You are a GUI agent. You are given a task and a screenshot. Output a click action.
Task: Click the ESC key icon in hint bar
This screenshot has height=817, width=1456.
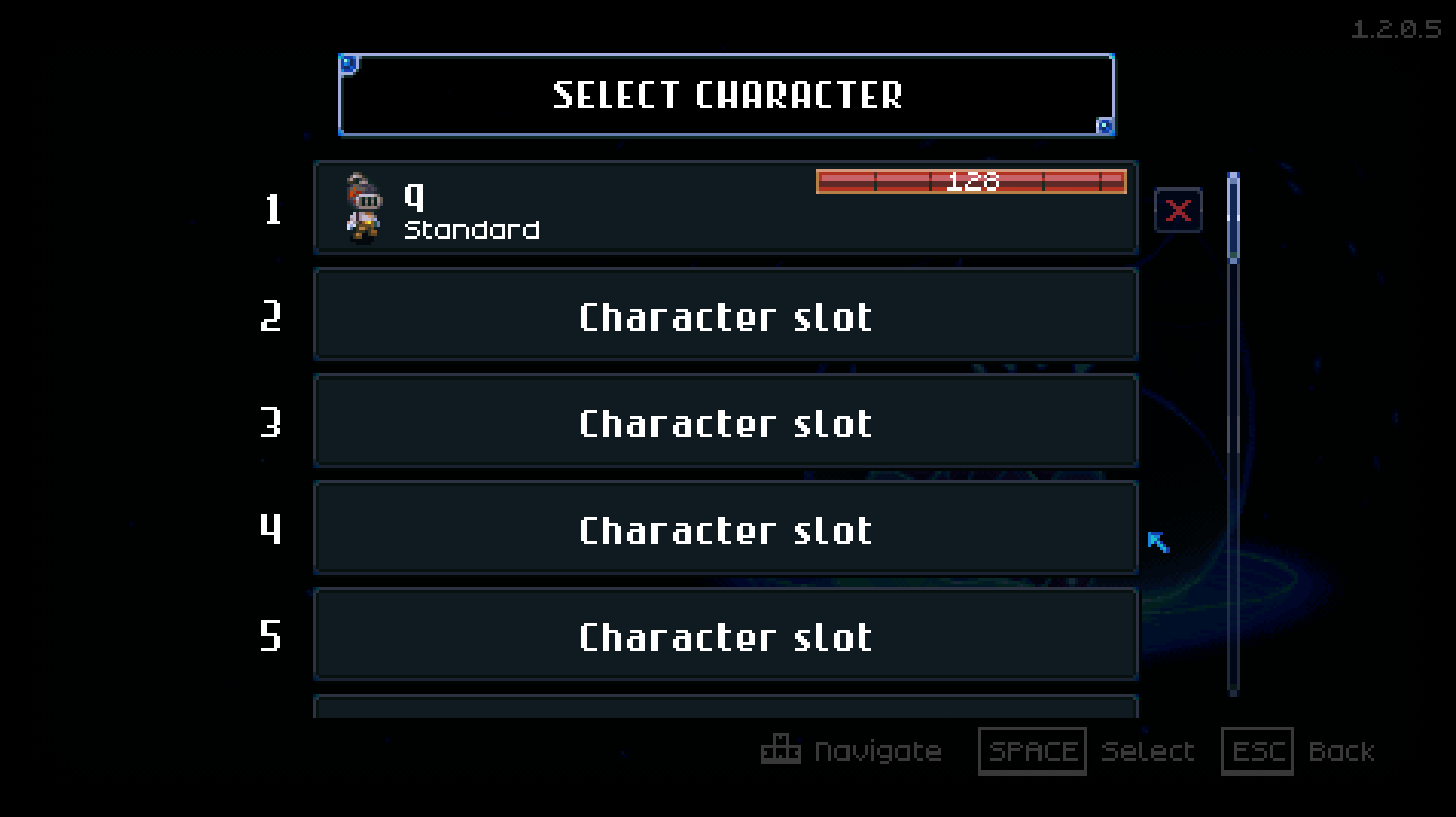click(x=1258, y=751)
